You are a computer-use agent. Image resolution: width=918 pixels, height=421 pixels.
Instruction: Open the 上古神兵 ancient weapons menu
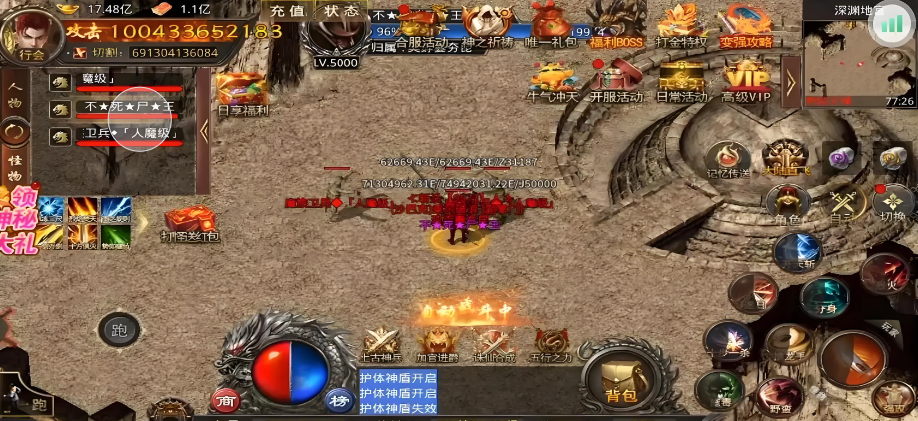point(379,345)
